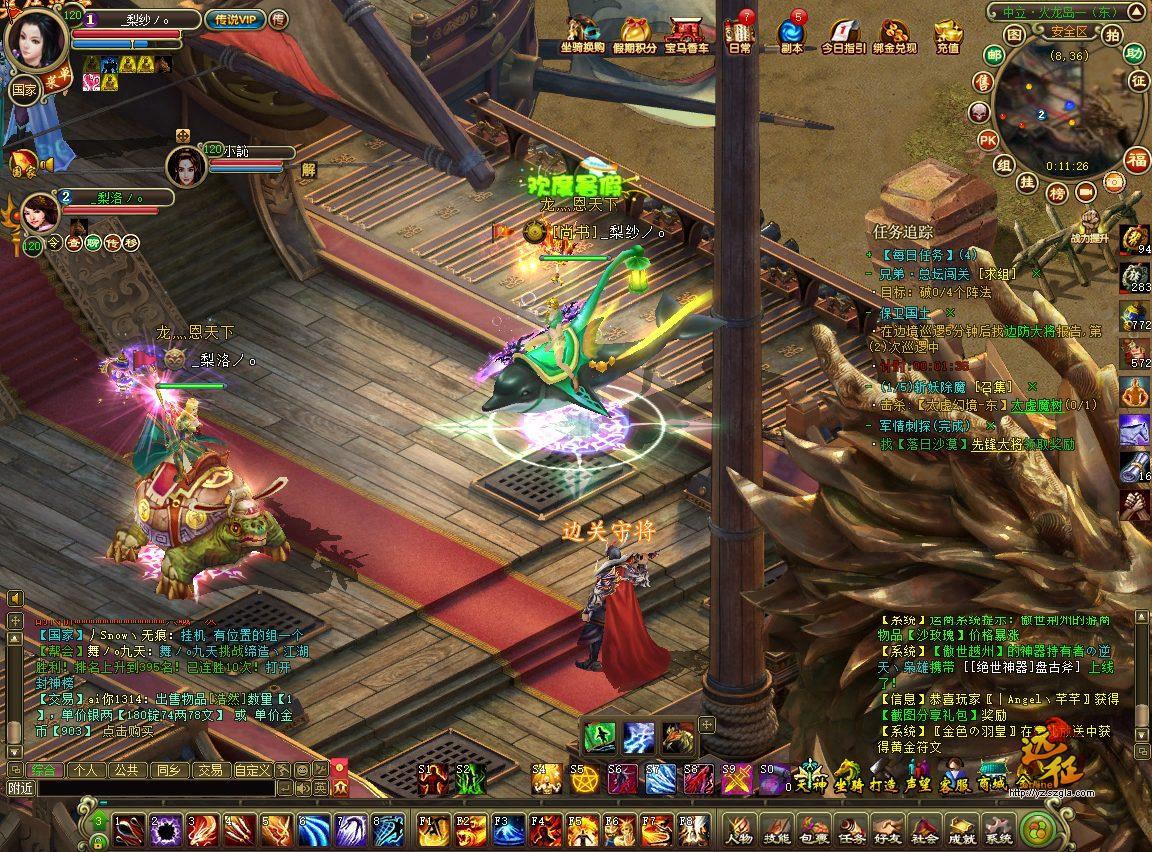Open the 系统 system menu
This screenshot has width=1152, height=852.
998,829
